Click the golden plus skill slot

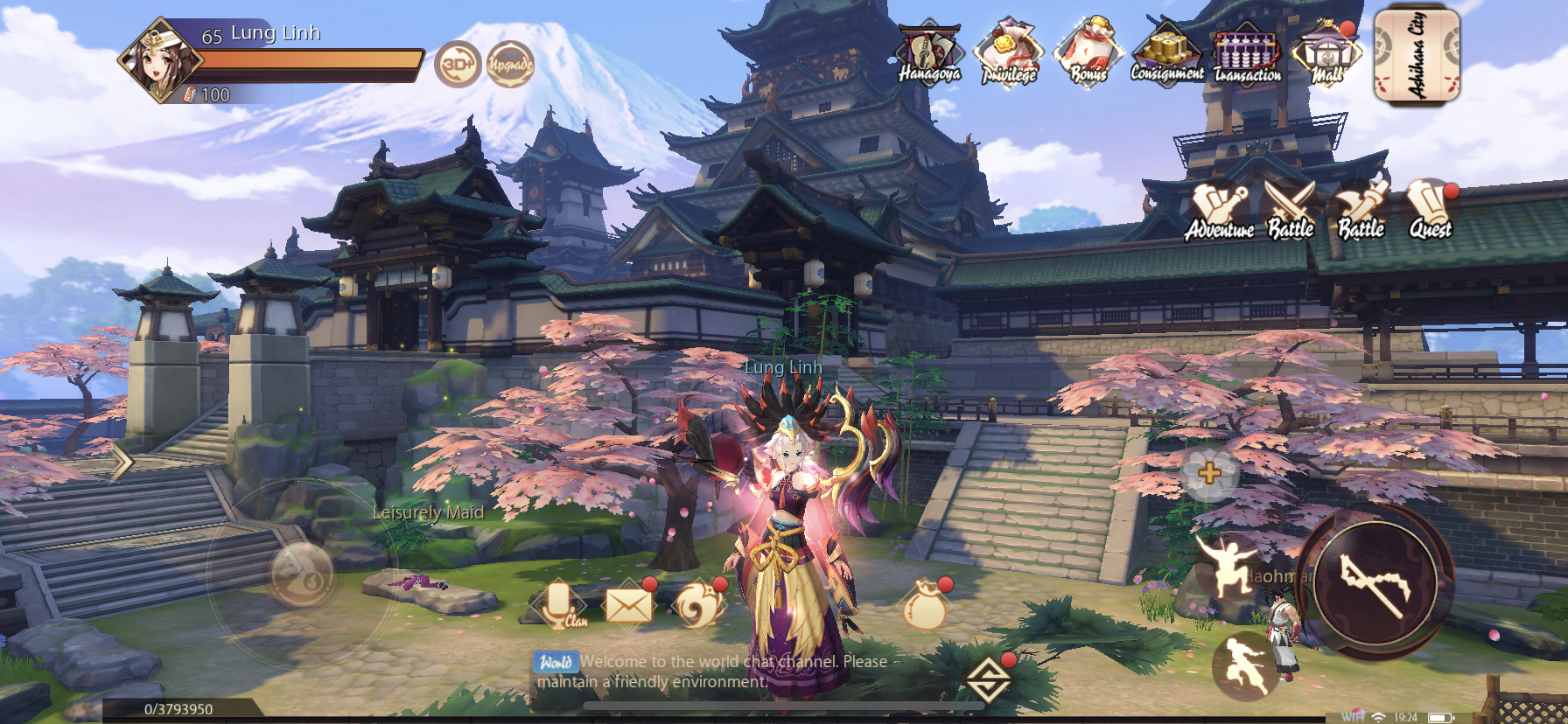click(1208, 474)
